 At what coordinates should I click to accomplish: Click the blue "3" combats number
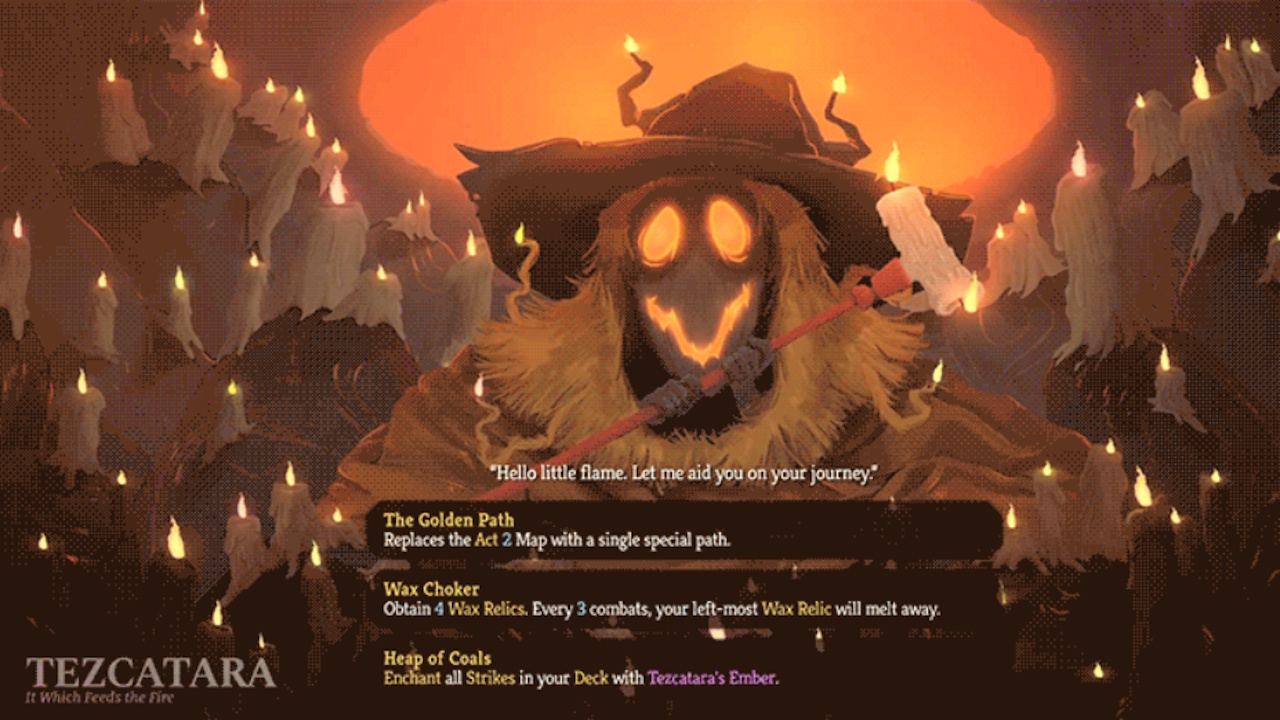click(581, 608)
